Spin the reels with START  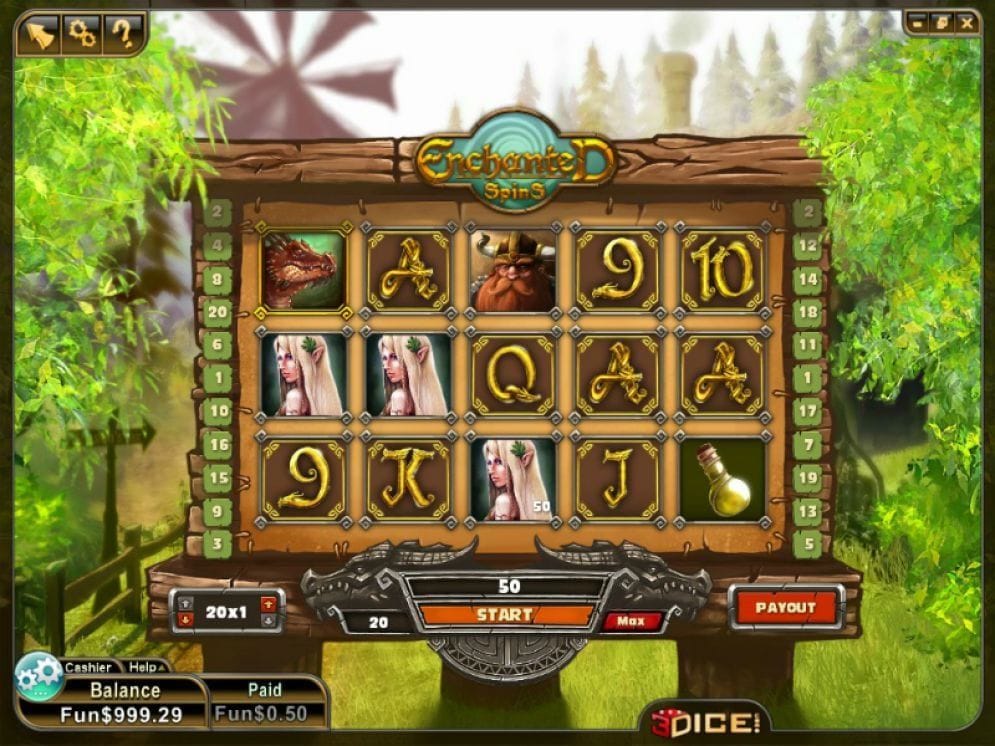pos(505,615)
